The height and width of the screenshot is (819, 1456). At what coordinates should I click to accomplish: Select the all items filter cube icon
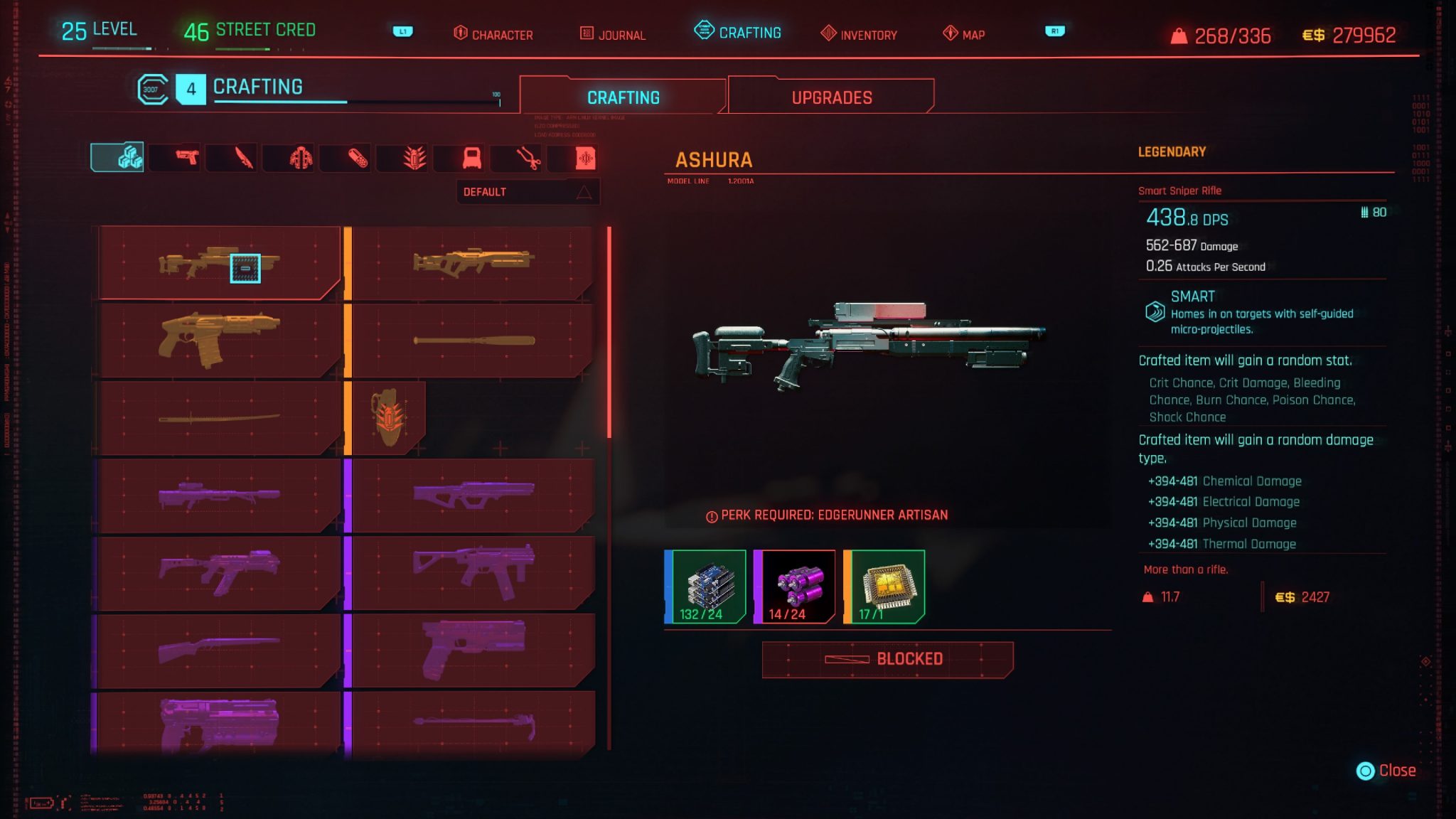pyautogui.click(x=130, y=158)
